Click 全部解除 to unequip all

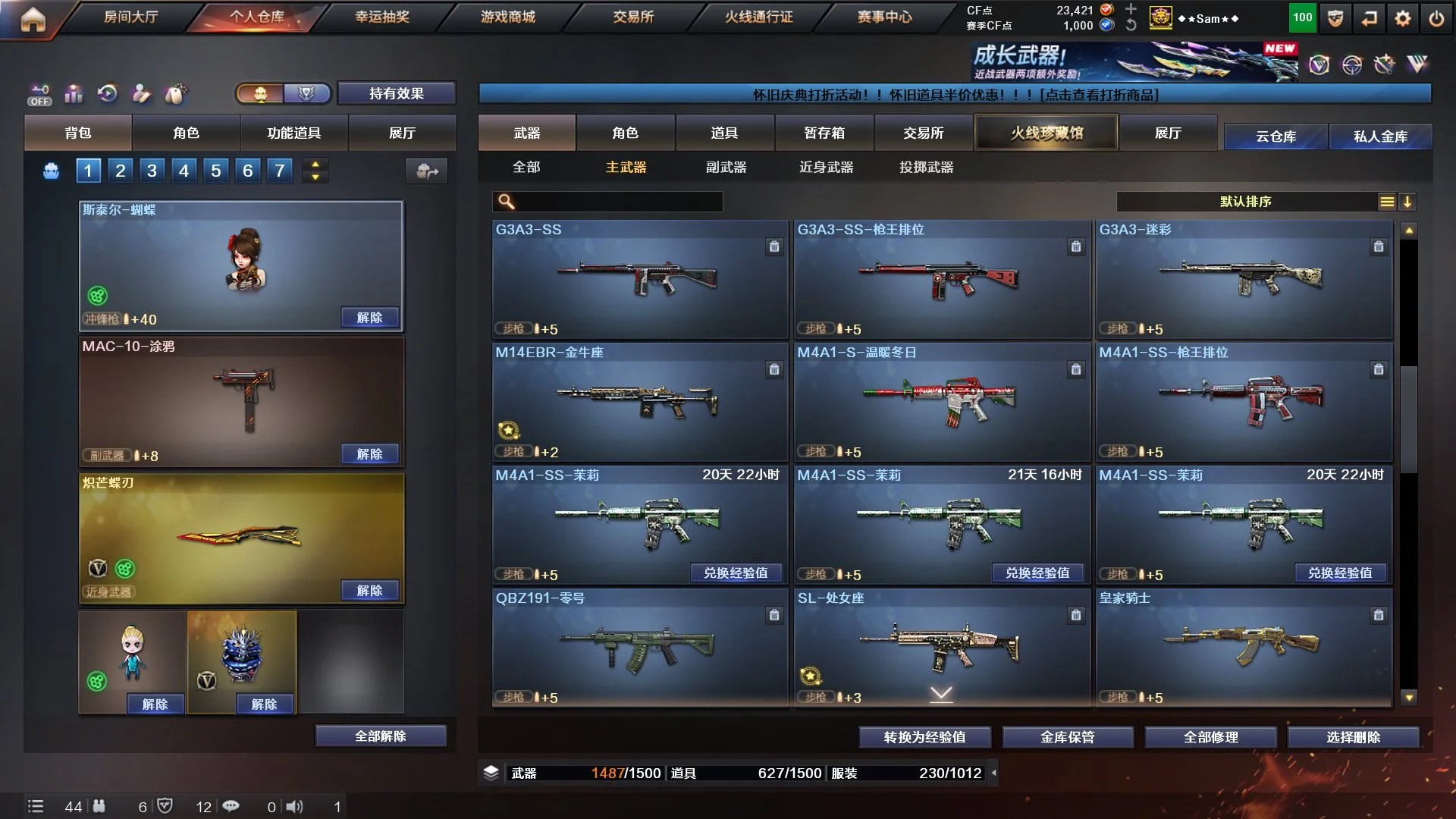pyautogui.click(x=381, y=736)
